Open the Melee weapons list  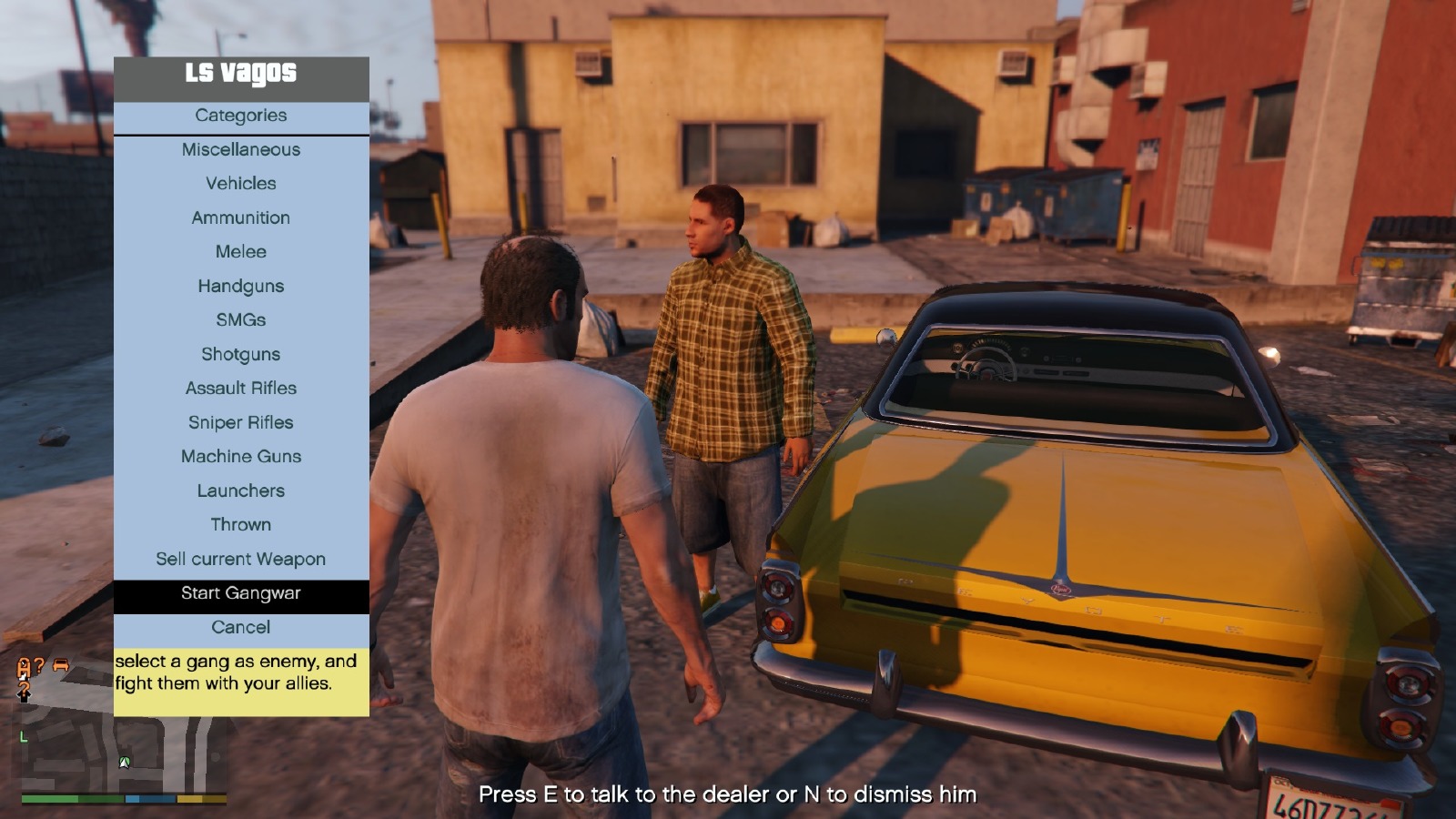pos(241,252)
